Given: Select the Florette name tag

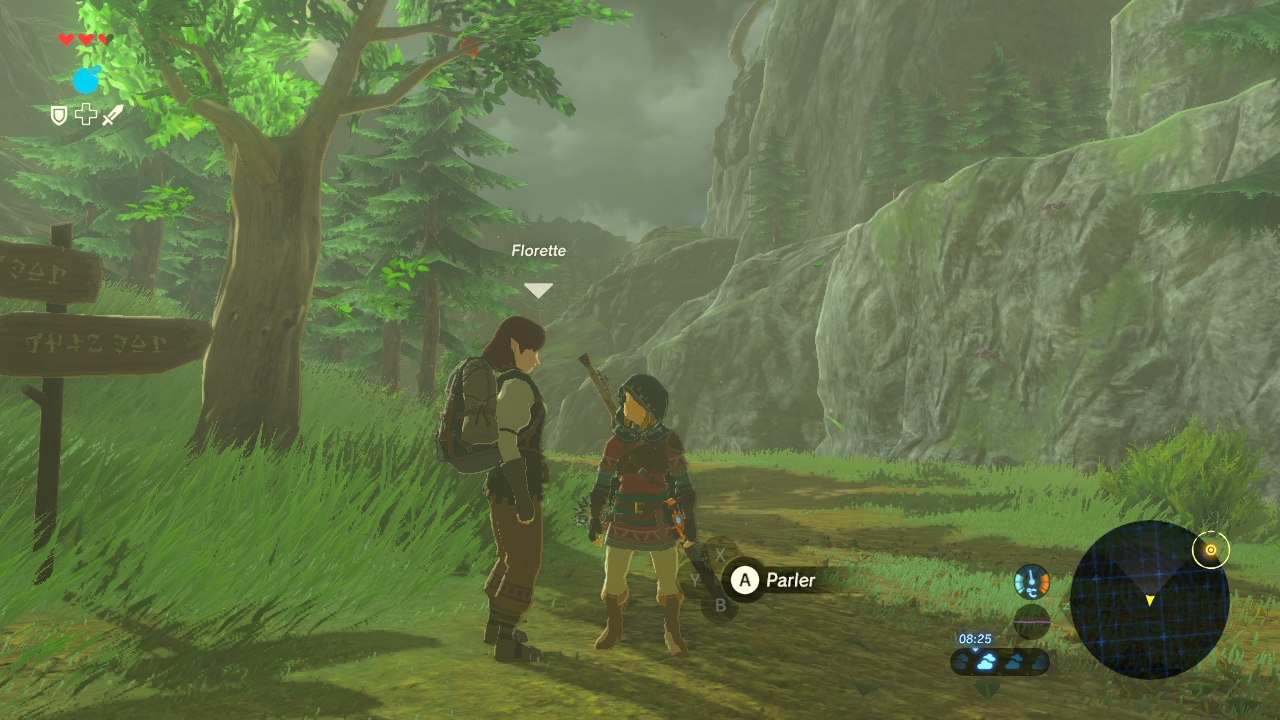Looking at the screenshot, I should point(538,251).
